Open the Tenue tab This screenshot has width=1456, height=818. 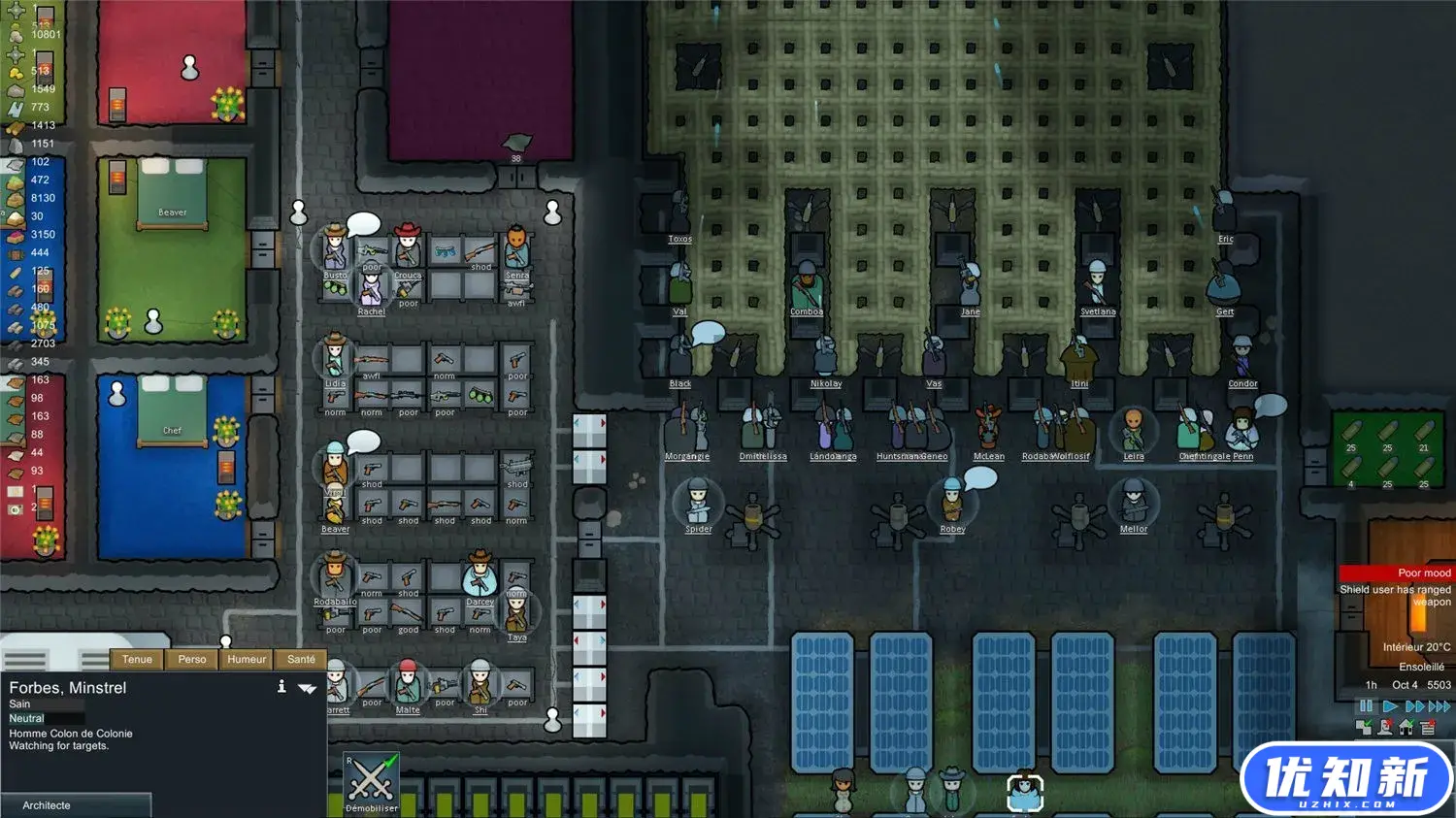(x=137, y=659)
